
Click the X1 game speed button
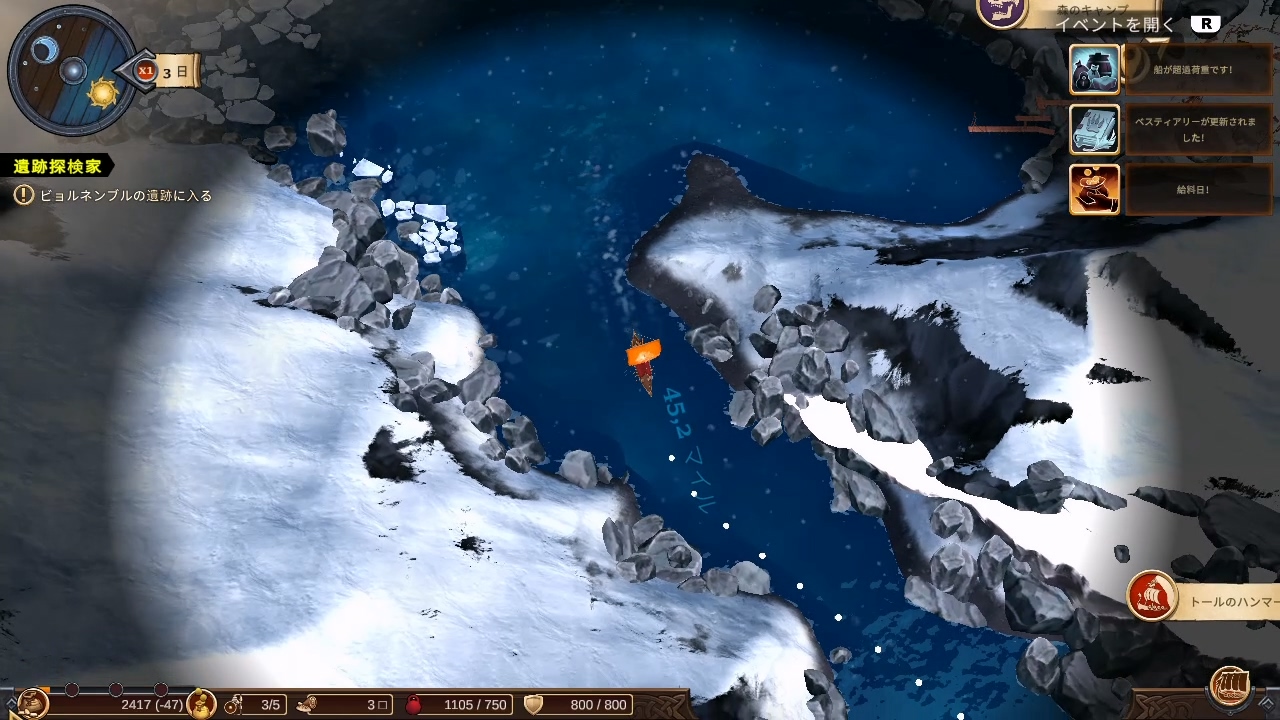click(x=146, y=71)
